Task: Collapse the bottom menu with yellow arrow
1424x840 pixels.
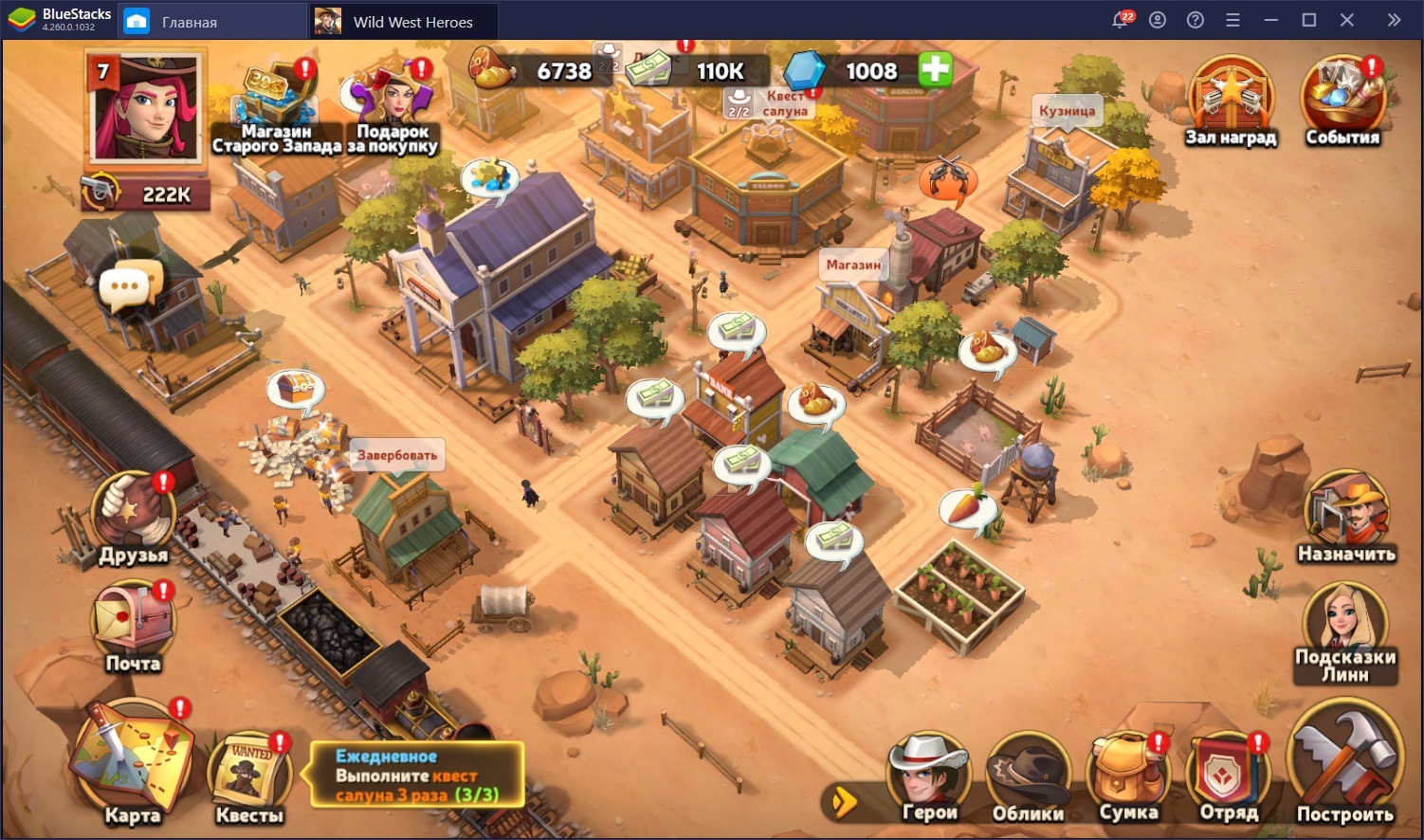Action: coord(843,803)
